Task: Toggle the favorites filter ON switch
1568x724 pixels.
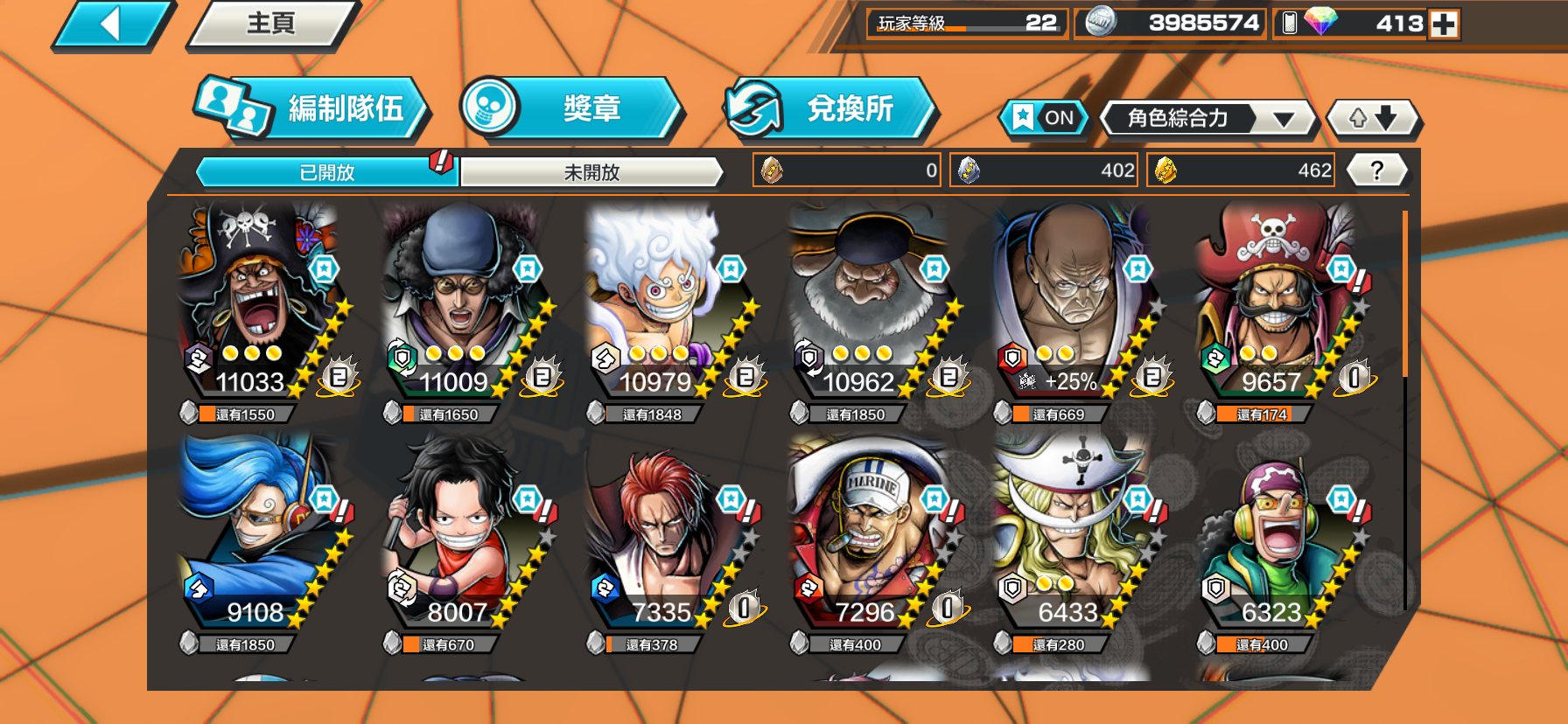Action: [1045, 118]
